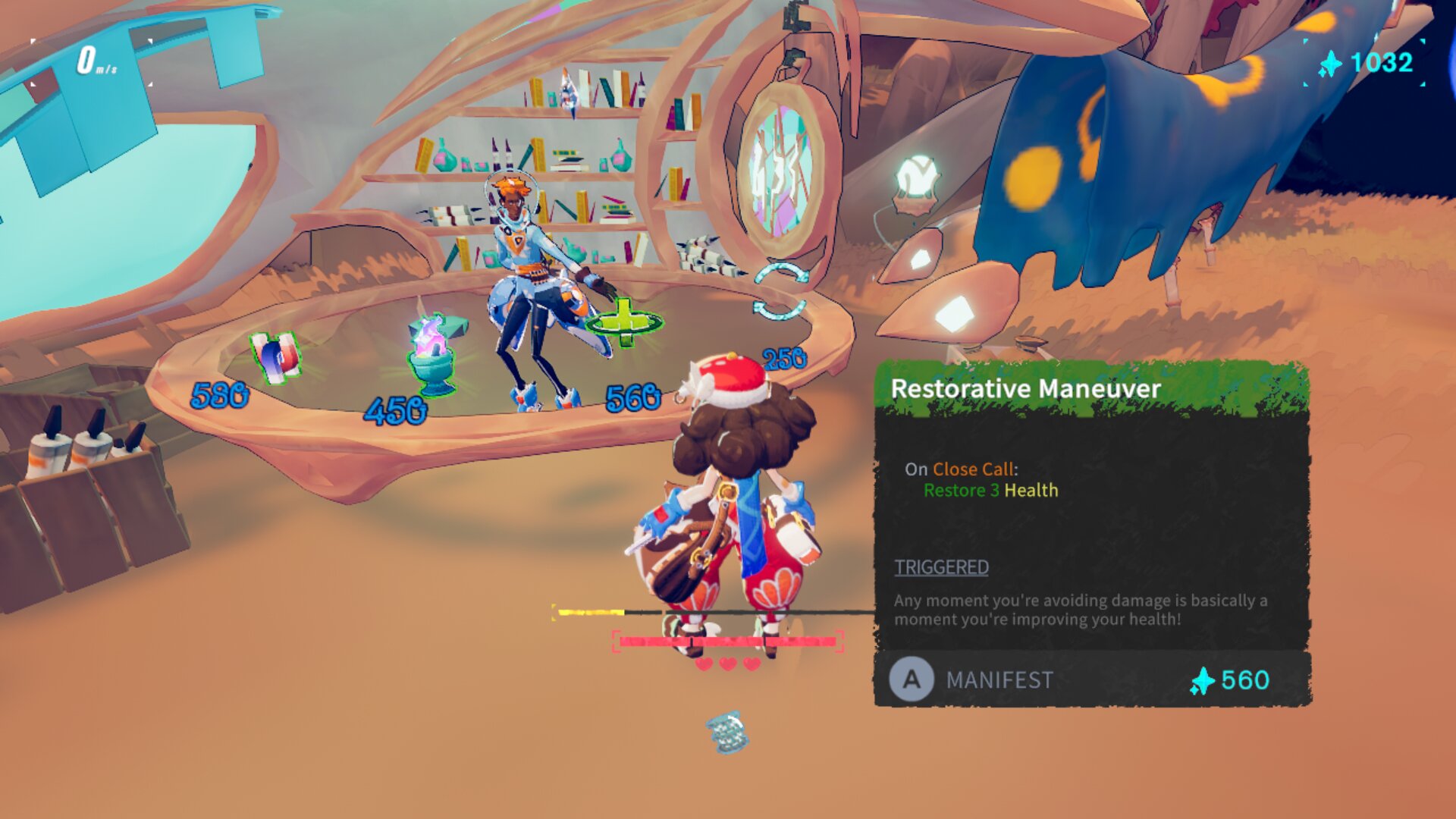Open the TRIGGERED keyword link
The height and width of the screenshot is (819, 1456).
(x=941, y=567)
